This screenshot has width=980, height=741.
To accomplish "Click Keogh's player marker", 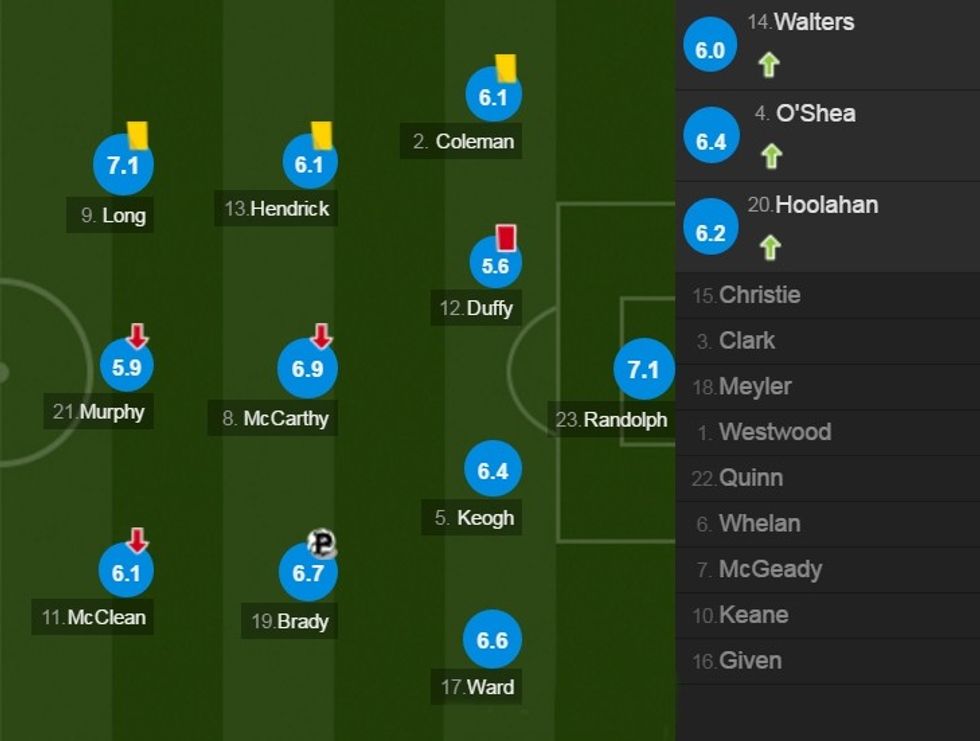I will (x=493, y=470).
